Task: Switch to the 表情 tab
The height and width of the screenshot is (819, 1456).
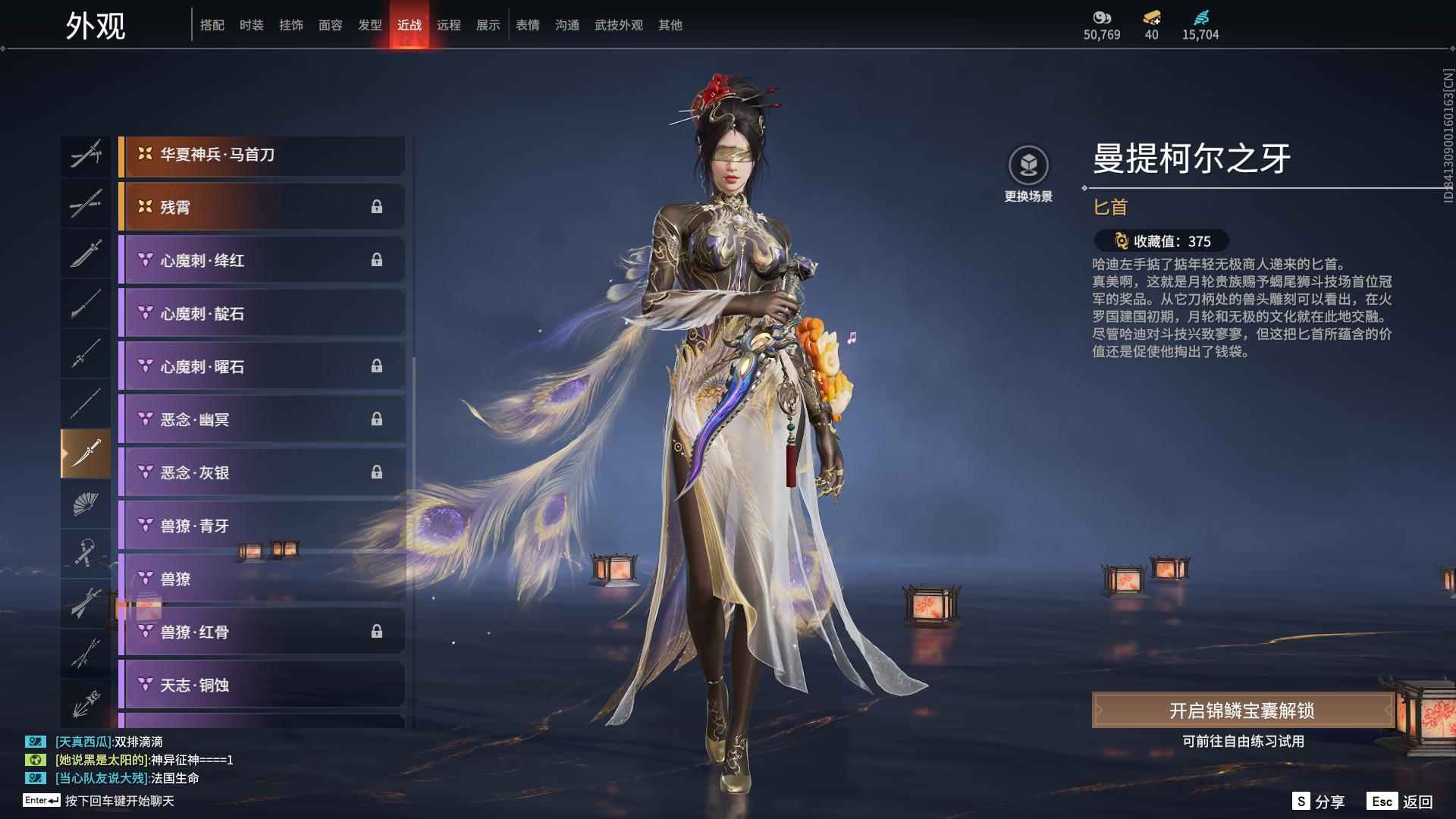Action: 528,25
